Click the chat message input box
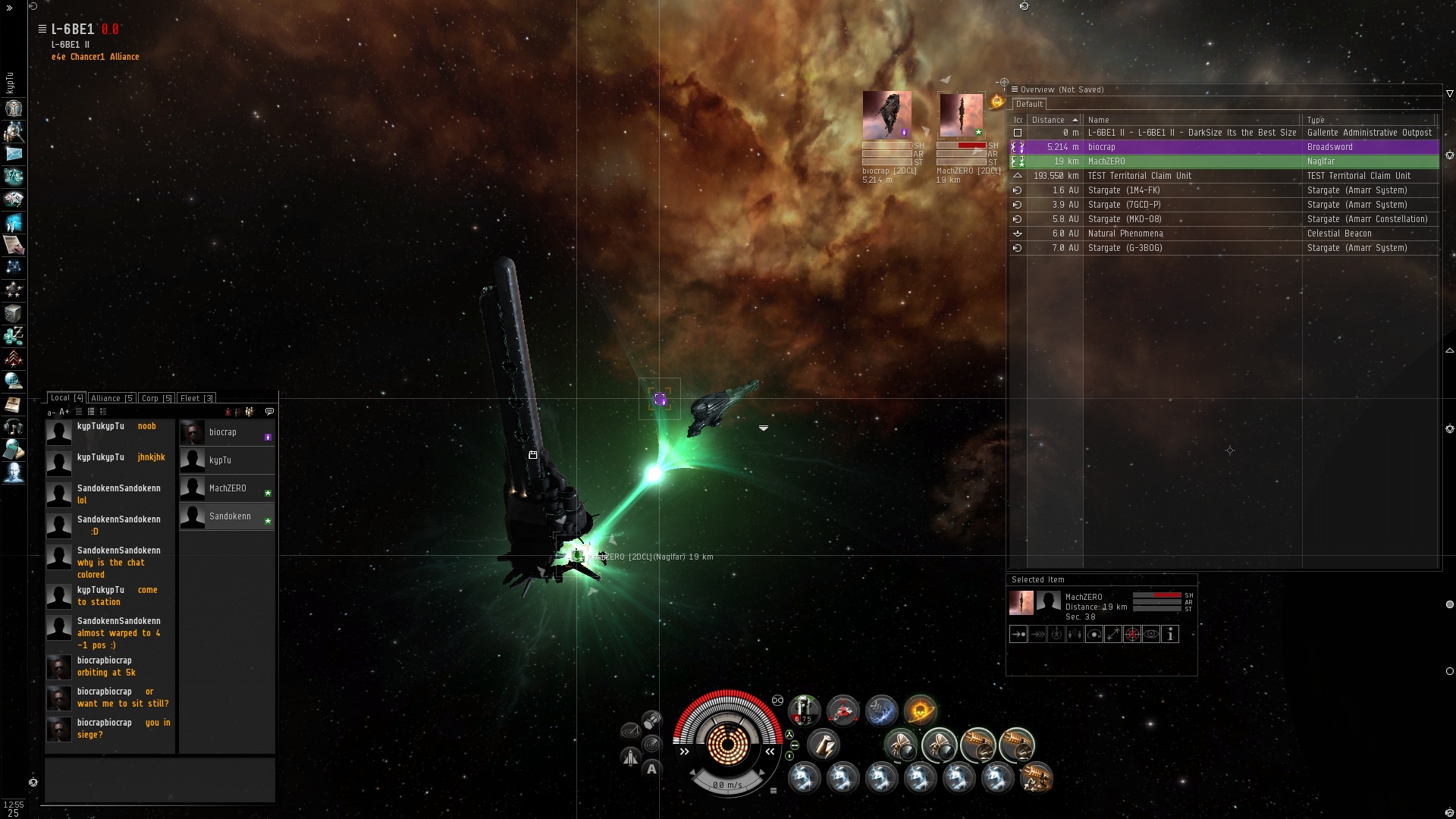 tap(159, 780)
